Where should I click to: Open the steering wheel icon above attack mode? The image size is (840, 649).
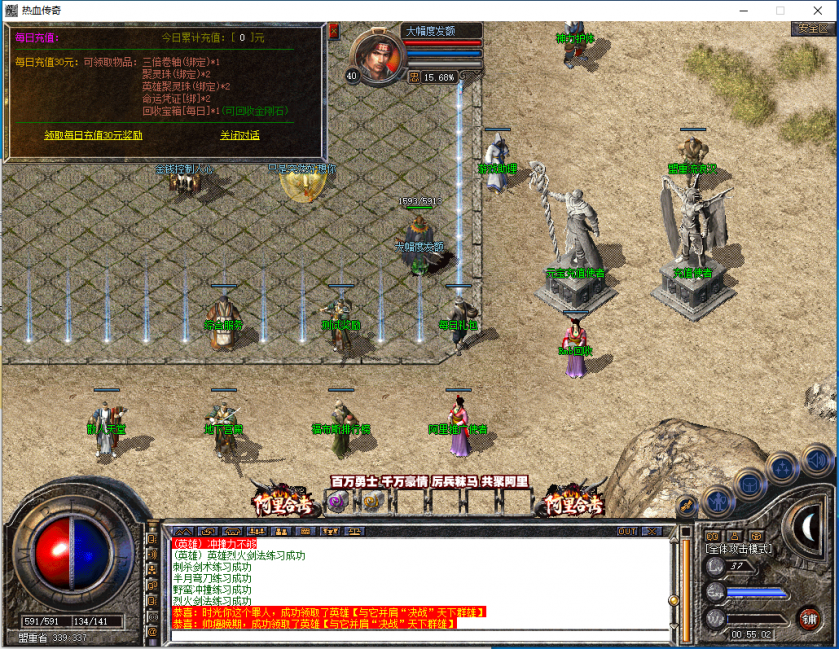(x=757, y=536)
